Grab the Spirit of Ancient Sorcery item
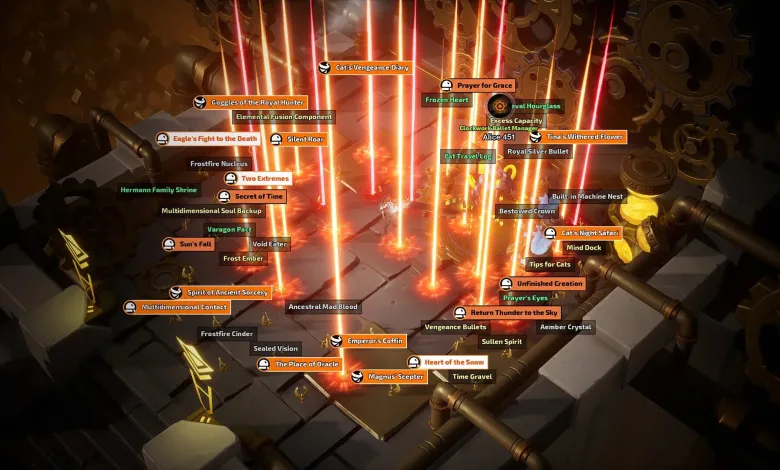The width and height of the screenshot is (780, 470). [226, 292]
